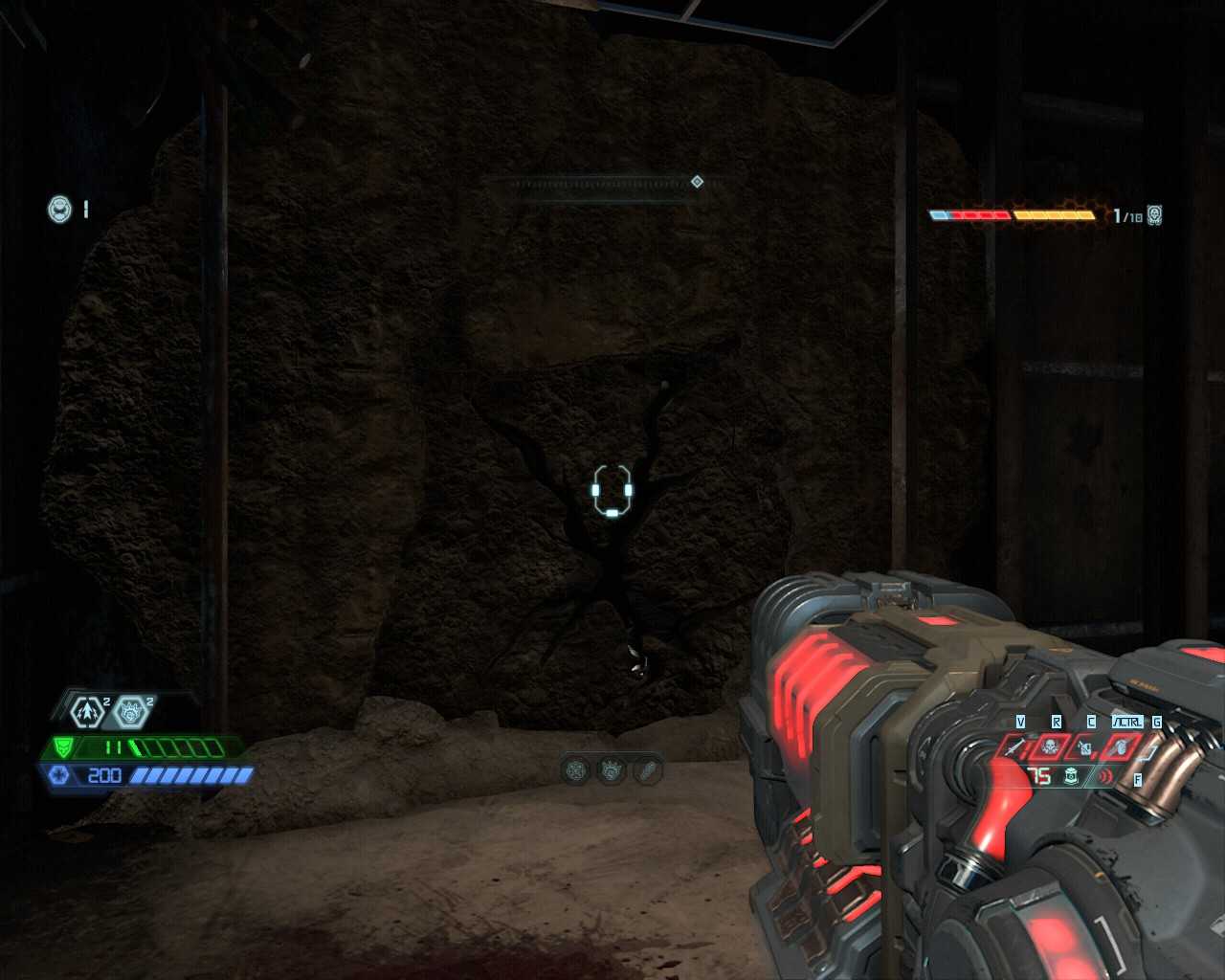Click the ammo canister icon
Viewport: 1225px width, 980px height.
[1071, 777]
